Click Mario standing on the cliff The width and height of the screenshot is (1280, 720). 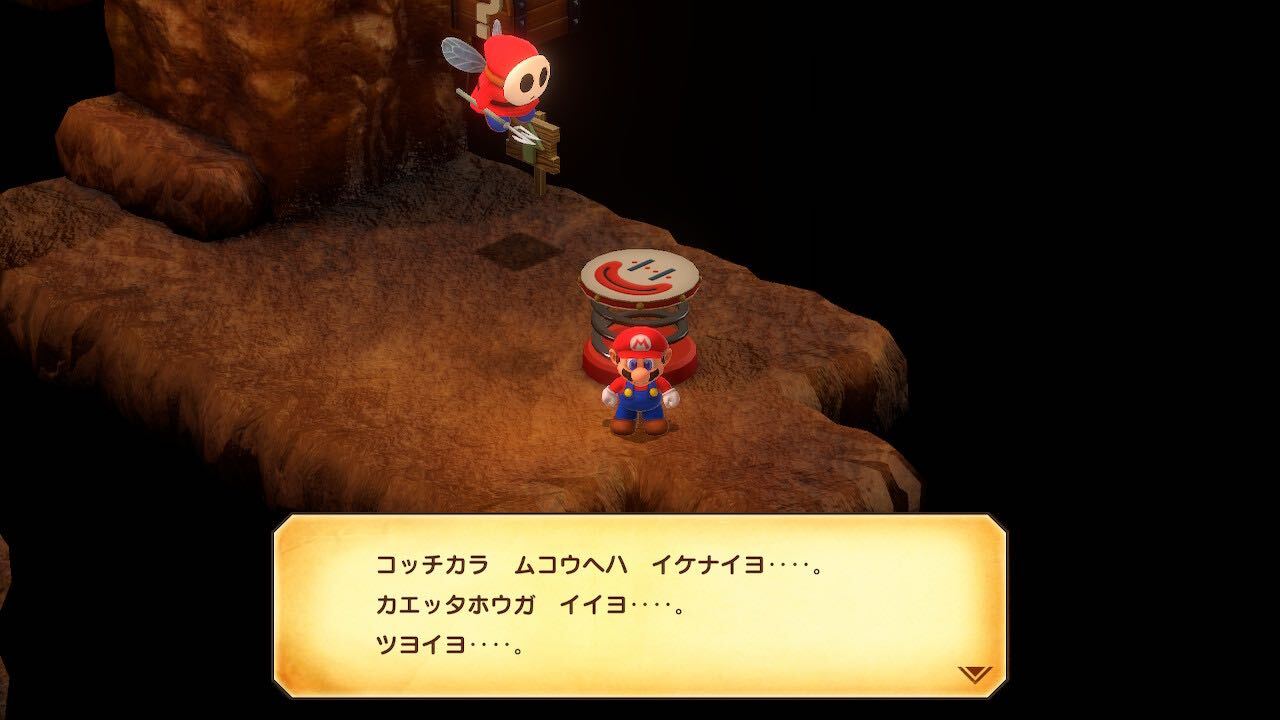coord(640,390)
